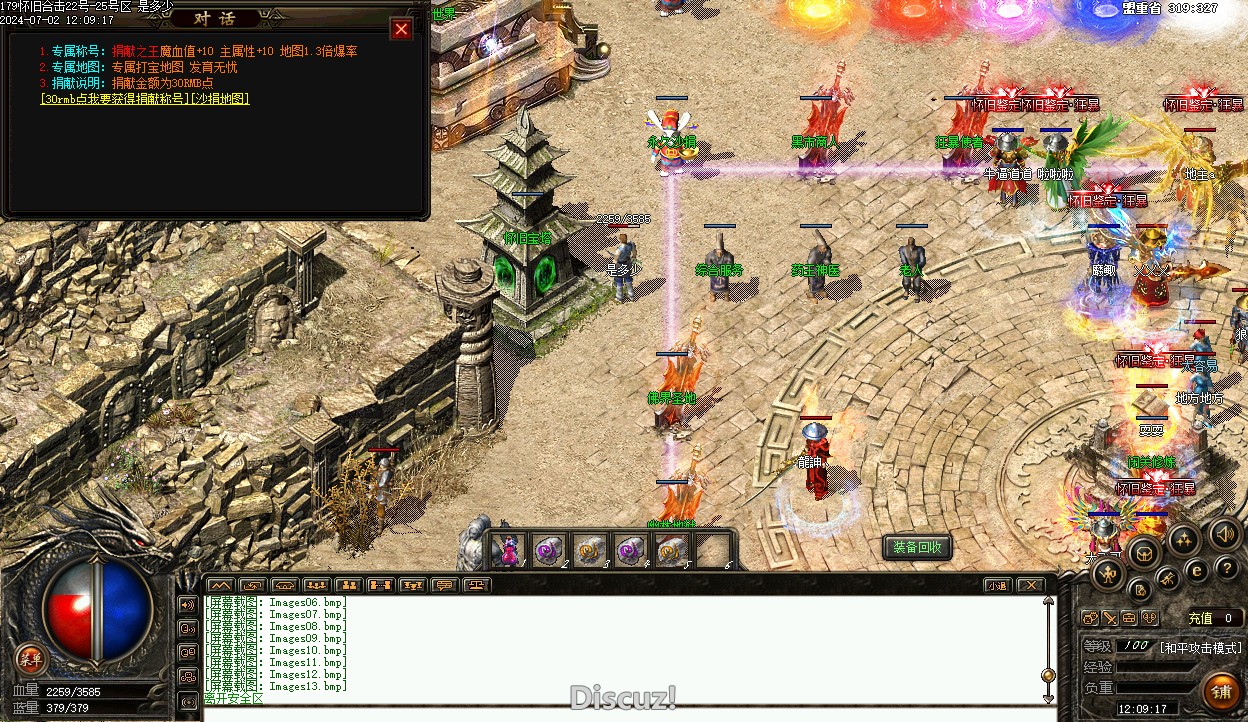Open the character panel round figure icon
The width and height of the screenshot is (1248, 722).
coord(1109,573)
